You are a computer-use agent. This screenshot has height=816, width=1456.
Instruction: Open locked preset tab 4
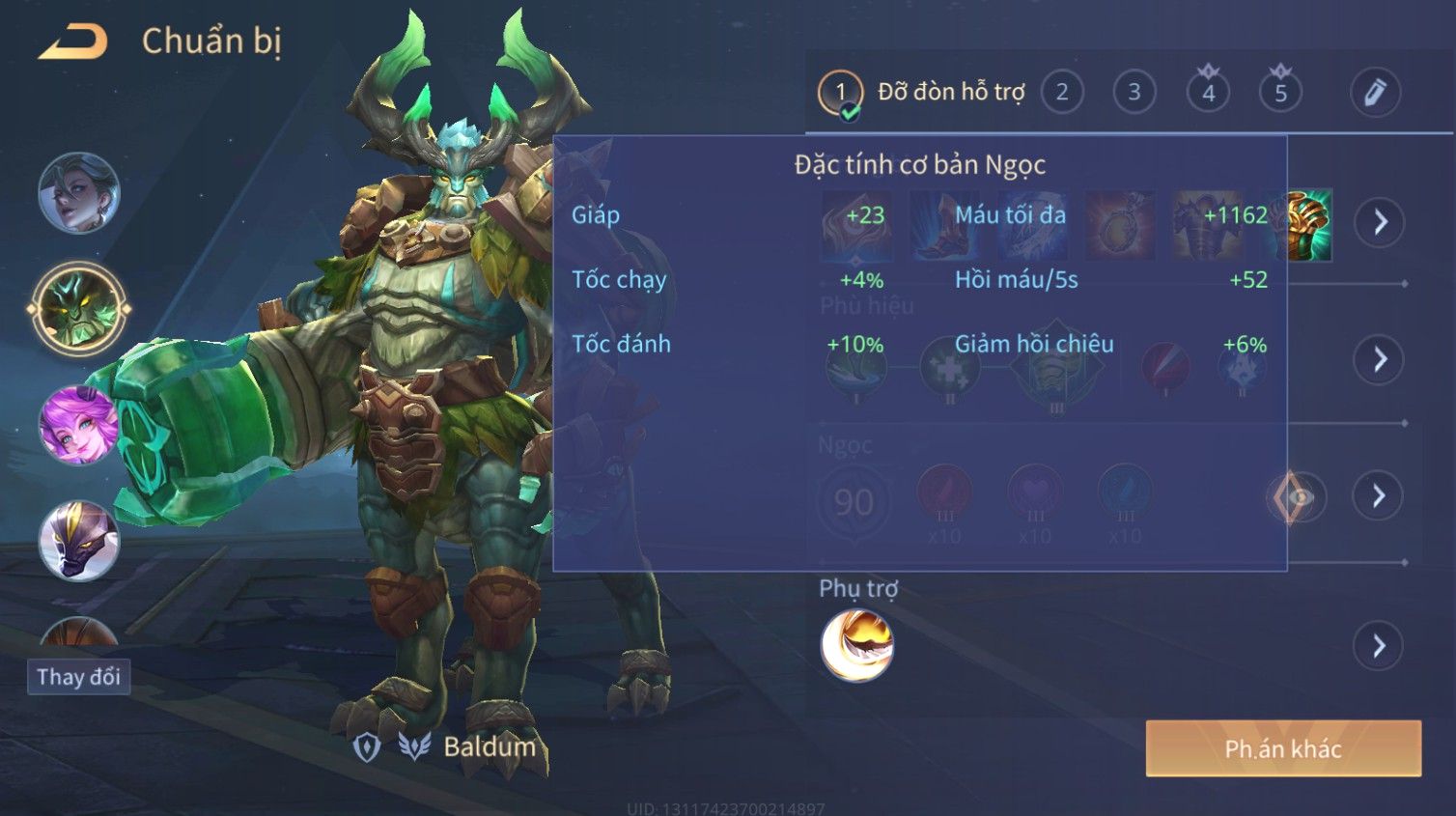pyautogui.click(x=1208, y=93)
